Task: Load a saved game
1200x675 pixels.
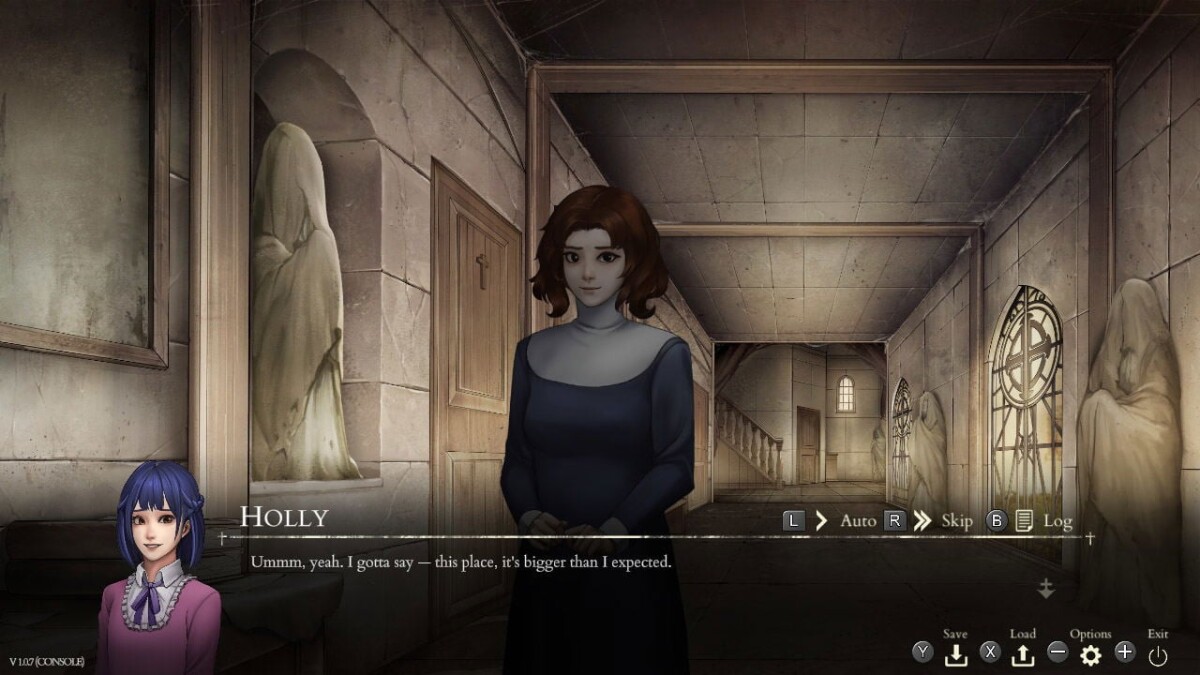Action: 1023,654
